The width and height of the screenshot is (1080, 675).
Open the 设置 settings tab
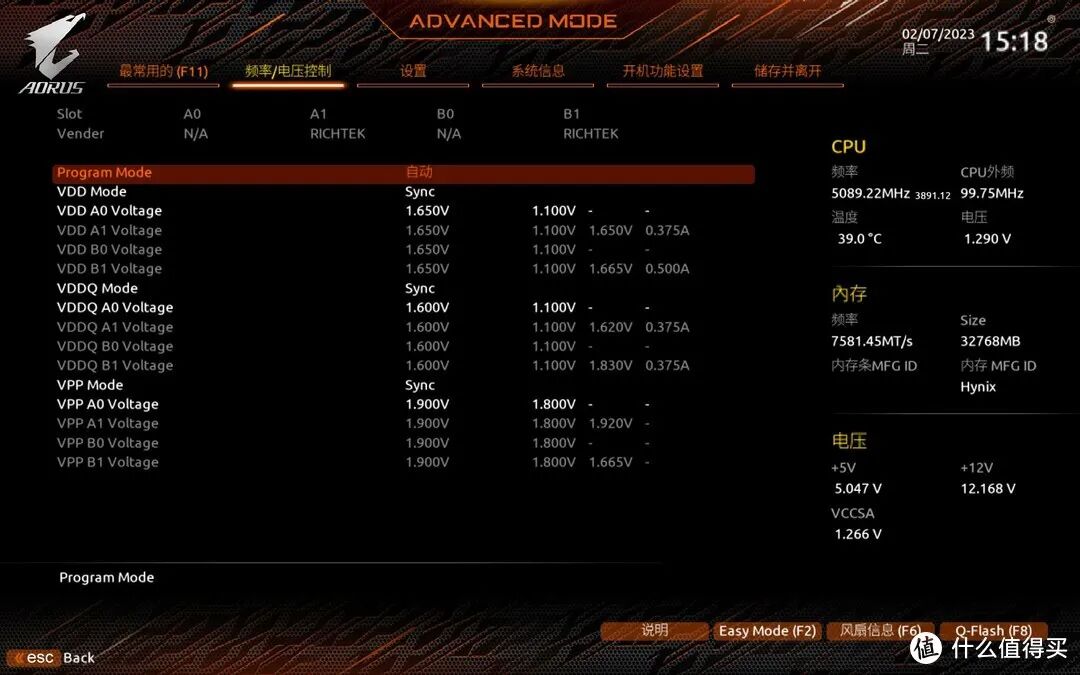pos(413,71)
